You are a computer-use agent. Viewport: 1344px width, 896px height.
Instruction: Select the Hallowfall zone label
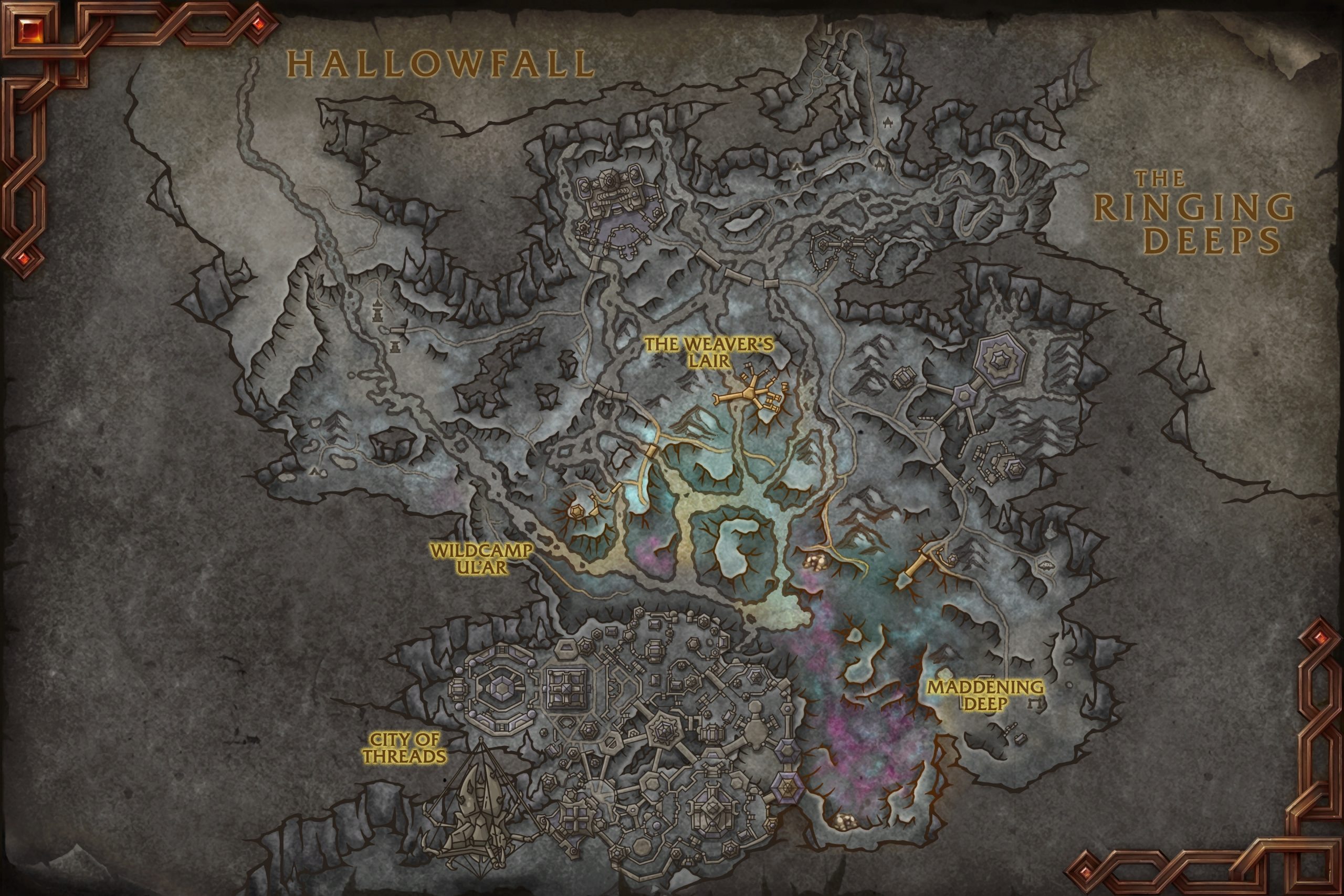440,64
